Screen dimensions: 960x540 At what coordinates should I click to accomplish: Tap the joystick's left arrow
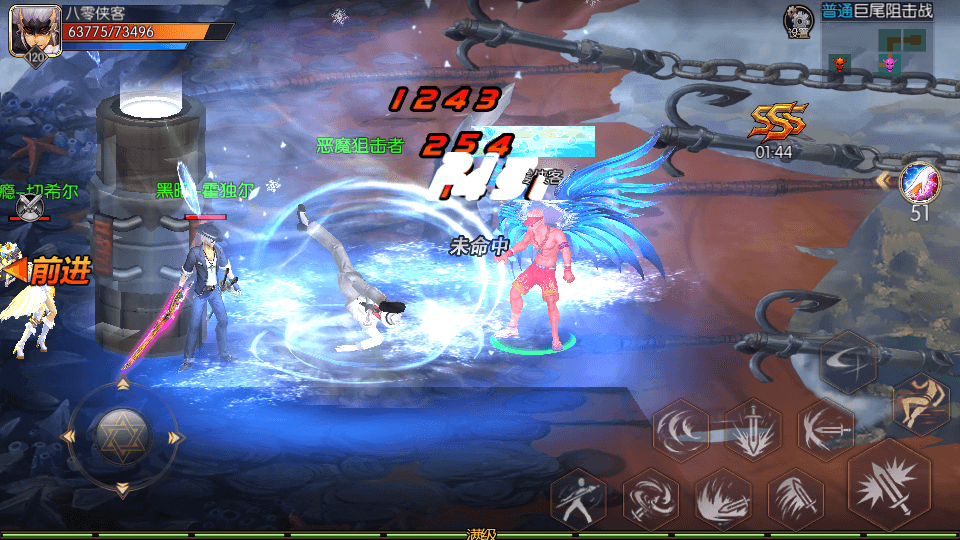click(x=69, y=436)
